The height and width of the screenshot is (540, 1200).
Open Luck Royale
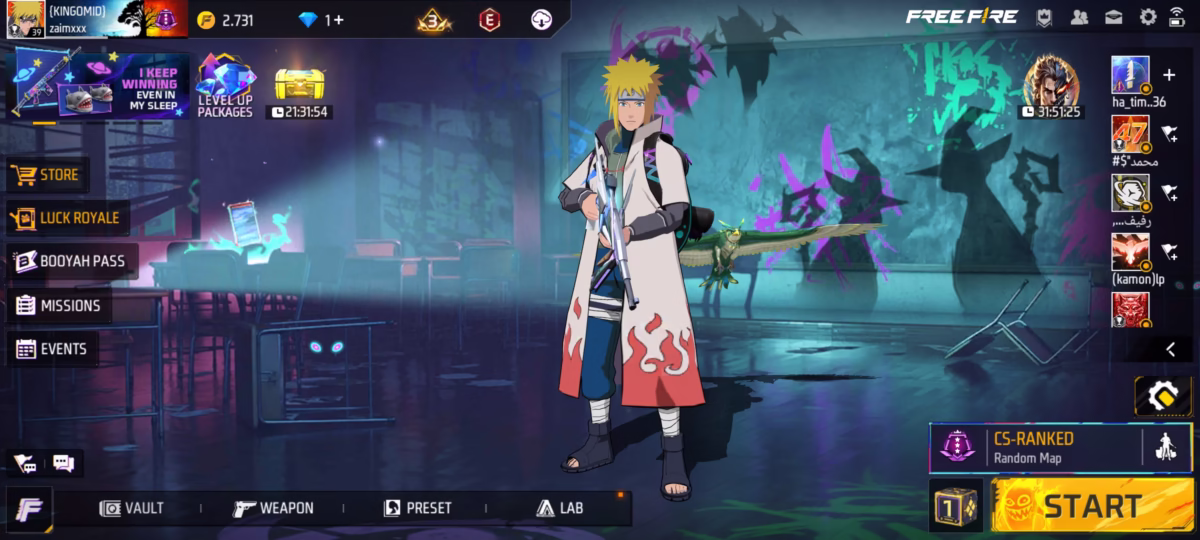pos(66,218)
